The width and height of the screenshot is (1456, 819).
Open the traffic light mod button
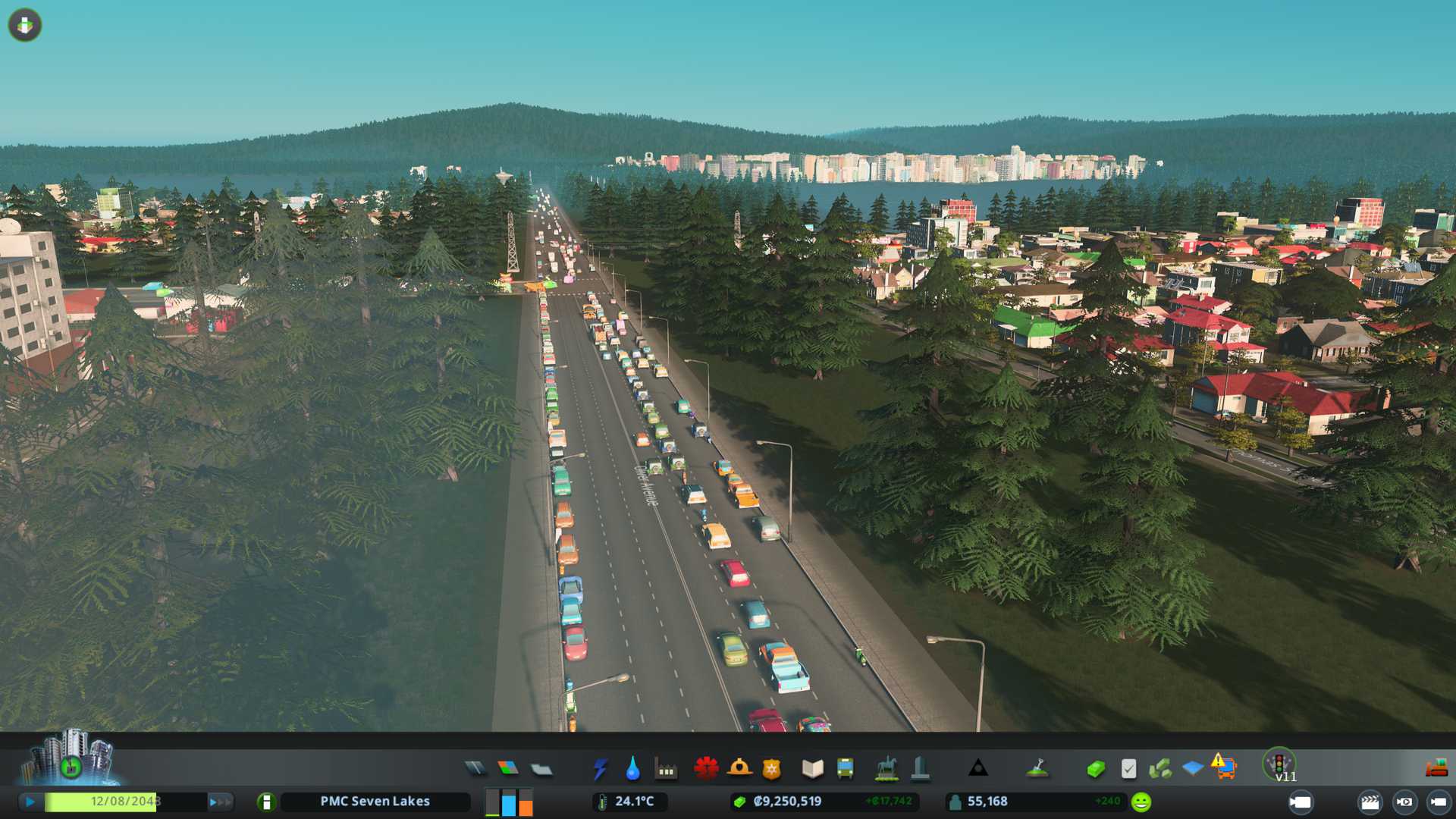tap(1279, 763)
